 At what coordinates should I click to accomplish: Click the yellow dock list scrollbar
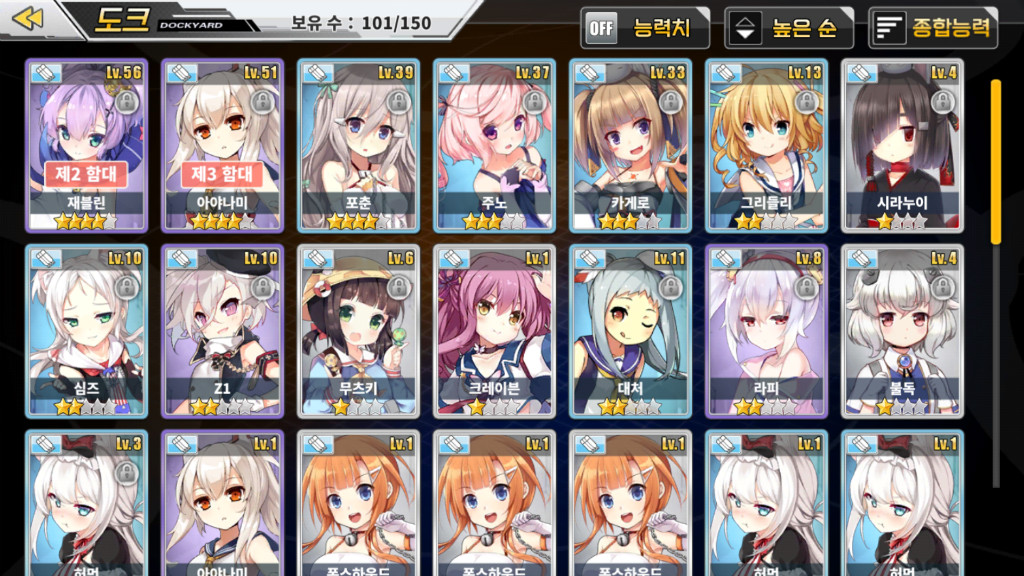(996, 160)
